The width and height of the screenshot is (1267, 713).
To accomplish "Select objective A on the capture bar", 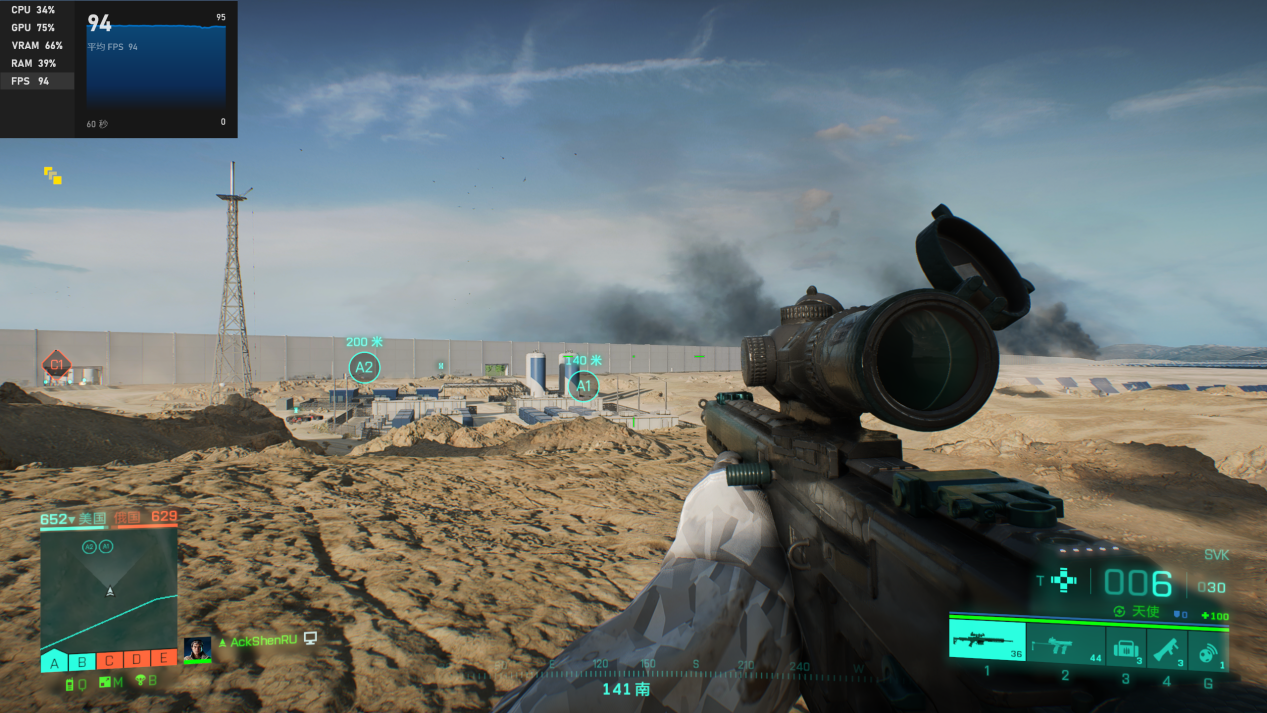I will click(x=54, y=660).
